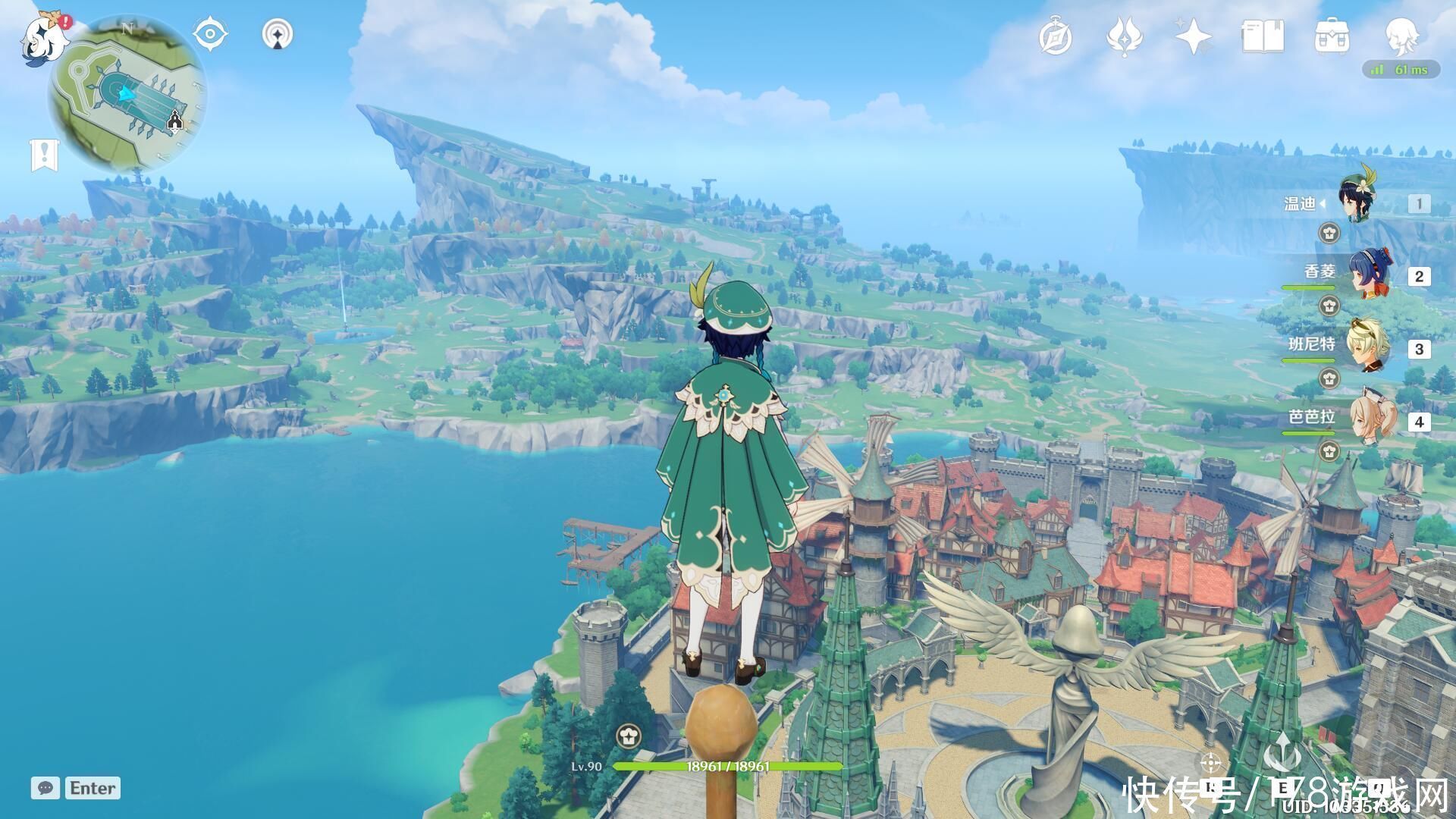Open the compass events icon
Viewport: 1456px width, 819px height.
point(1055,36)
